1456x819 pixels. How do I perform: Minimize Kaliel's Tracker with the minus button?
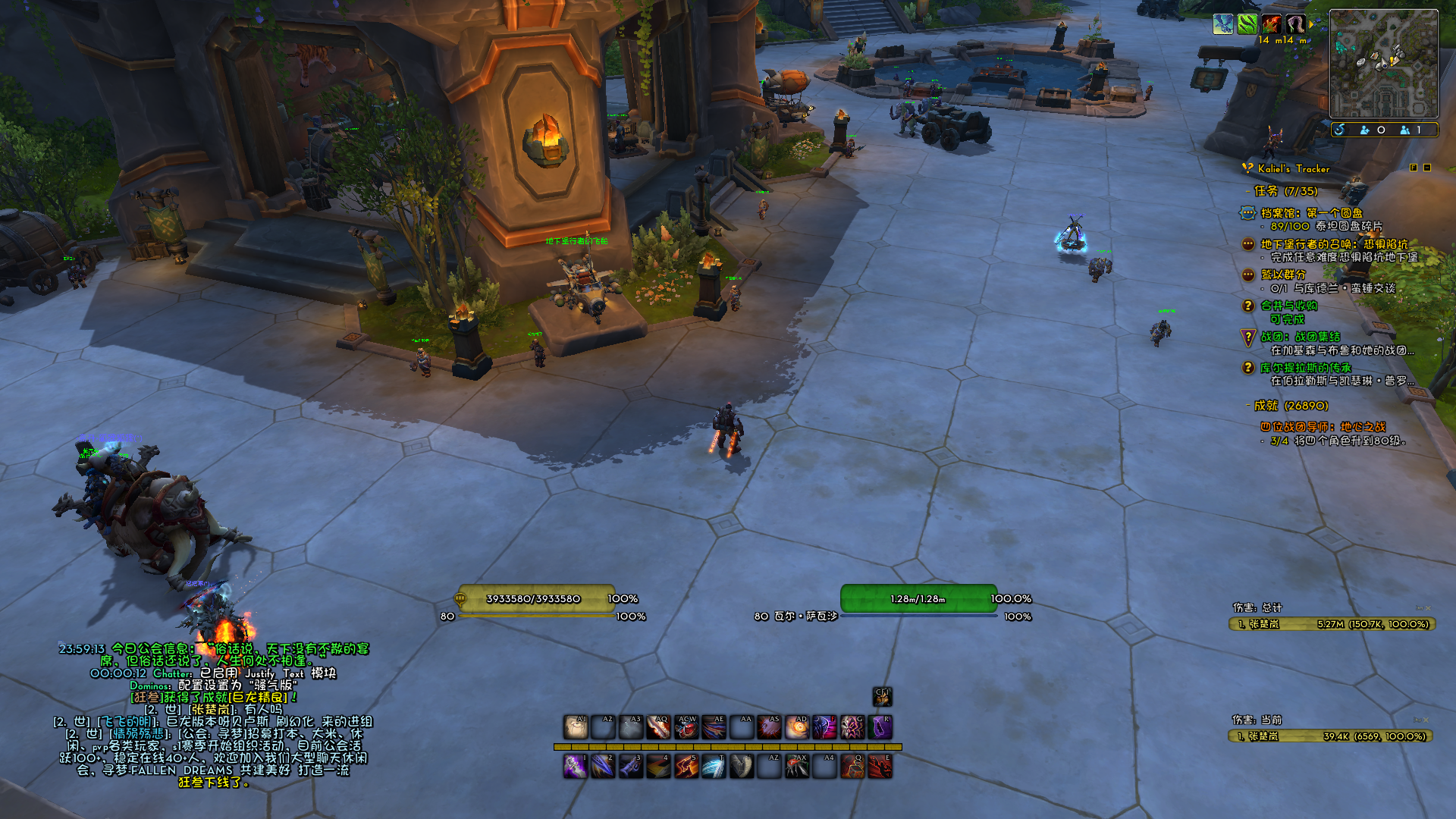click(1426, 168)
